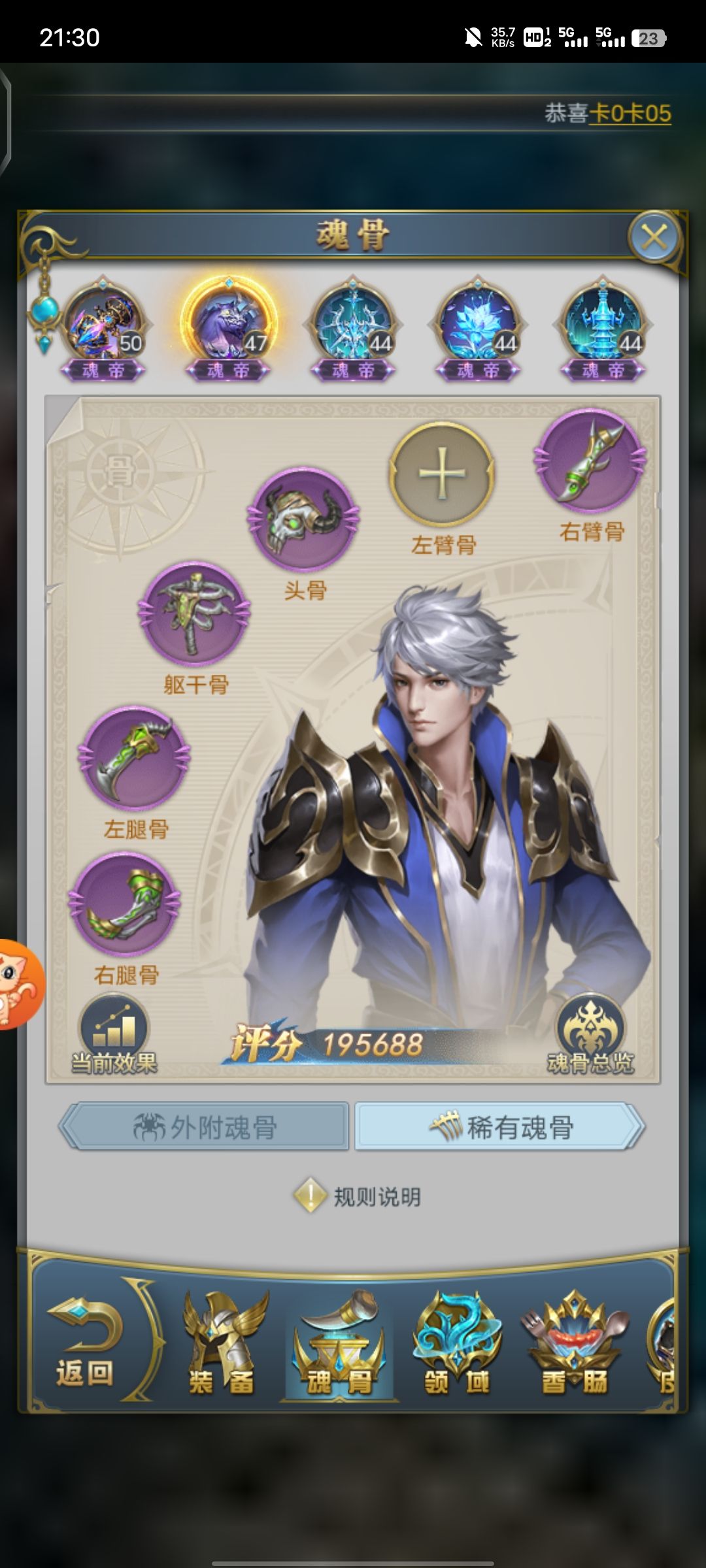The width and height of the screenshot is (706, 1568).
Task: Open the orange cat floating overlay
Action: [x=18, y=984]
